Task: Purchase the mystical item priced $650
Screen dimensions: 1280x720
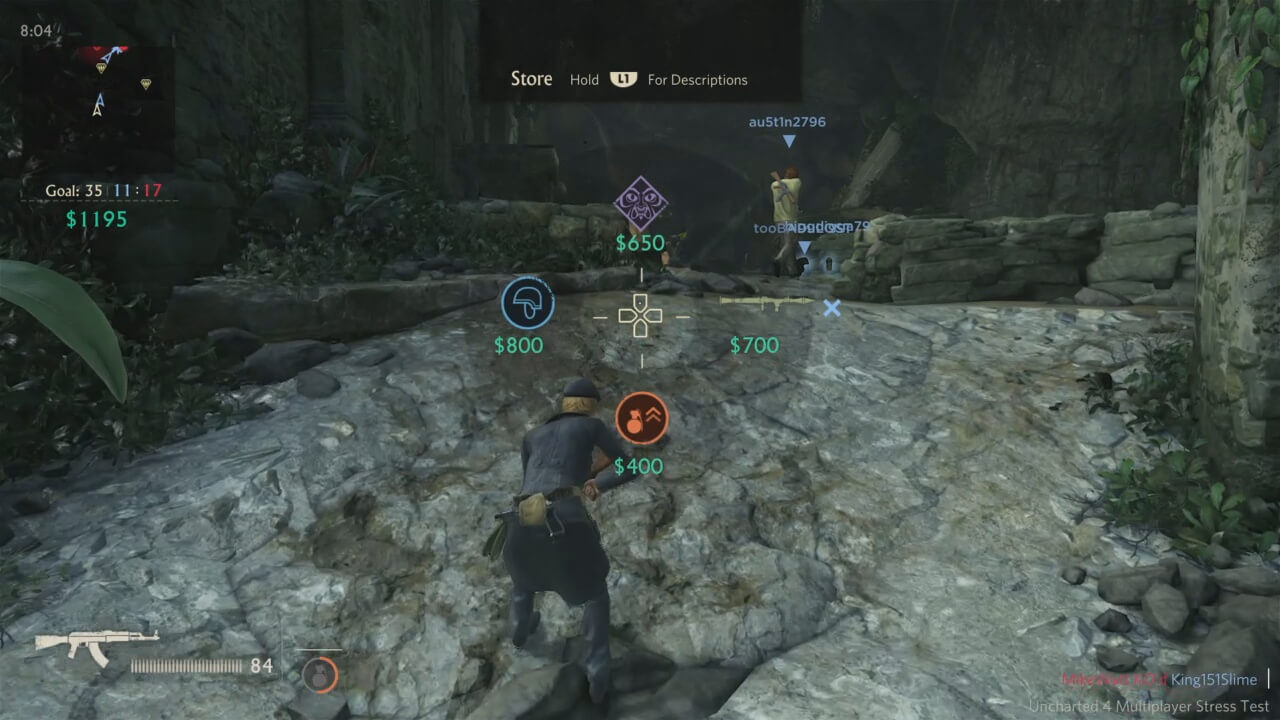Action: (641, 205)
